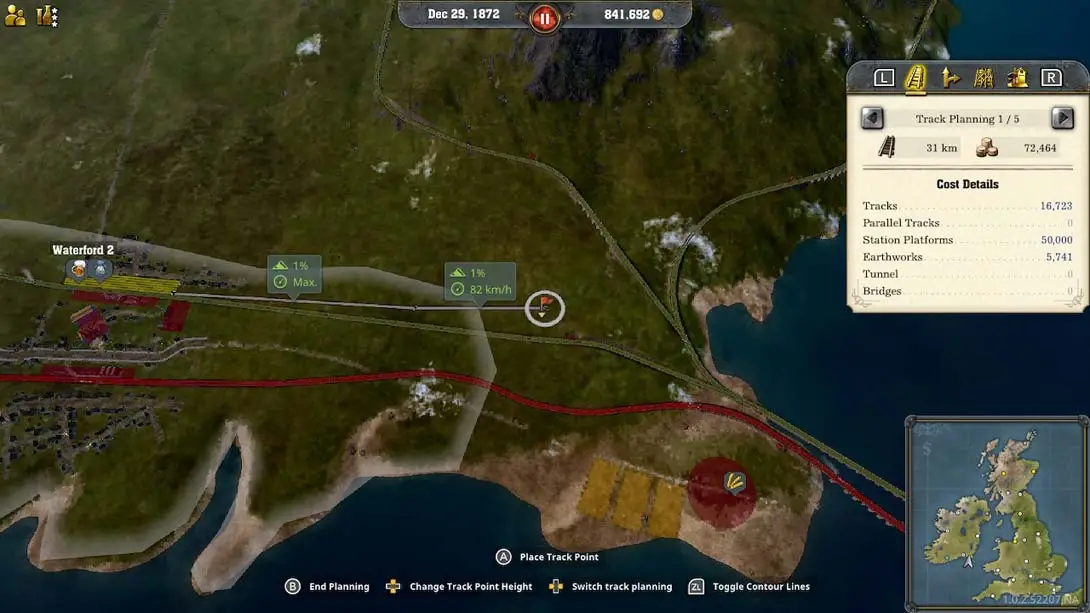This screenshot has height=613, width=1090.
Task: Select the track construction tab
Action: [x=916, y=78]
